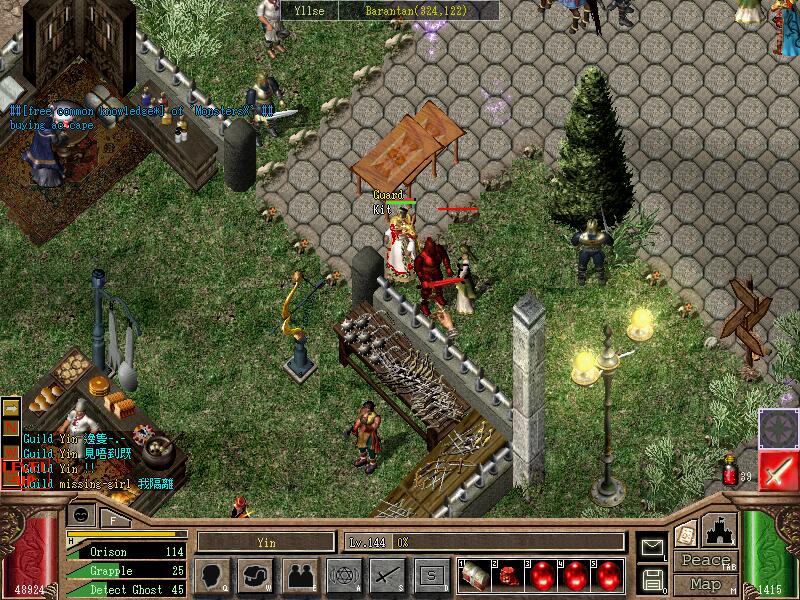Click the smiley face emote button
This screenshot has width=800, height=600.
click(x=80, y=515)
